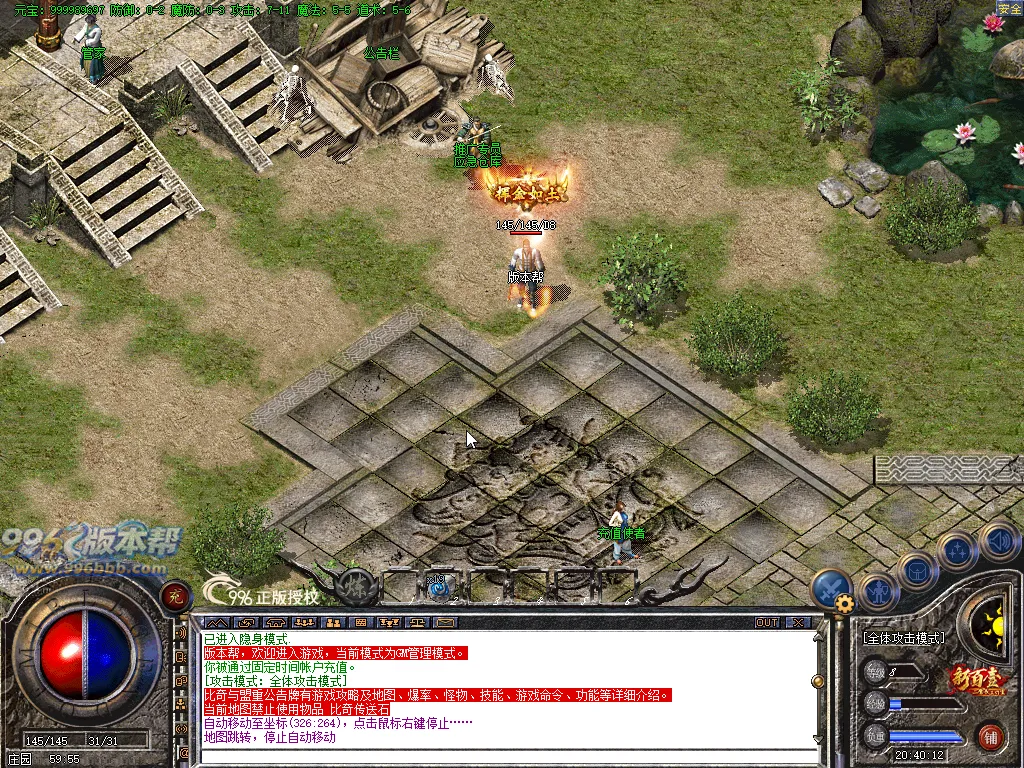Click the red 充 recharge button

tap(176, 597)
